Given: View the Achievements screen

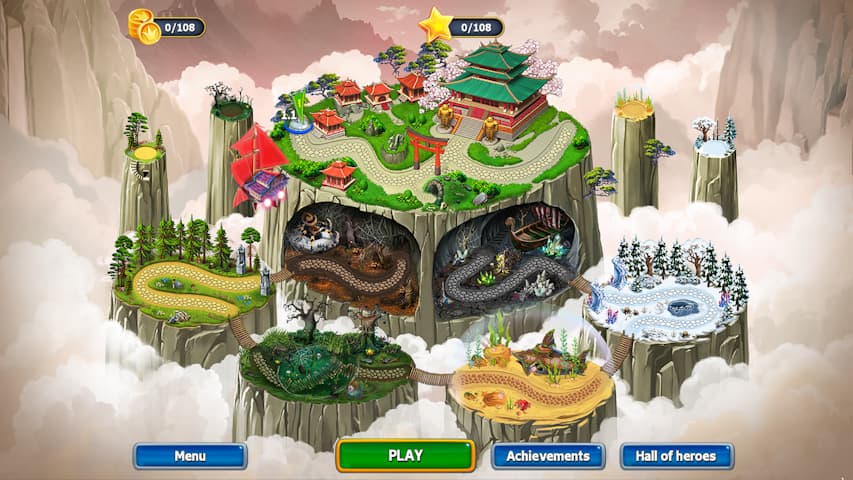Looking at the screenshot, I should [547, 456].
